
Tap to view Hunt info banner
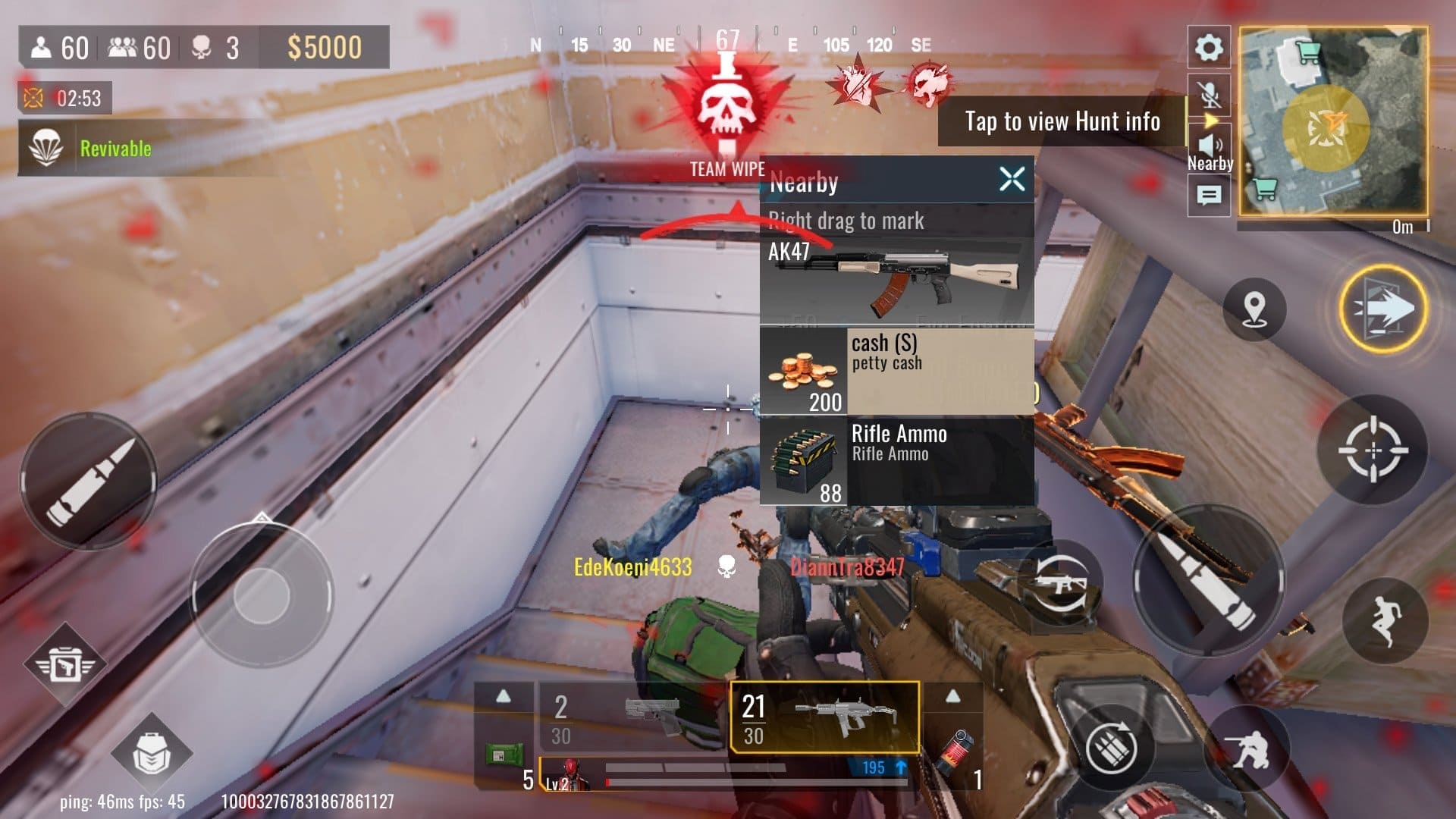[x=1062, y=121]
